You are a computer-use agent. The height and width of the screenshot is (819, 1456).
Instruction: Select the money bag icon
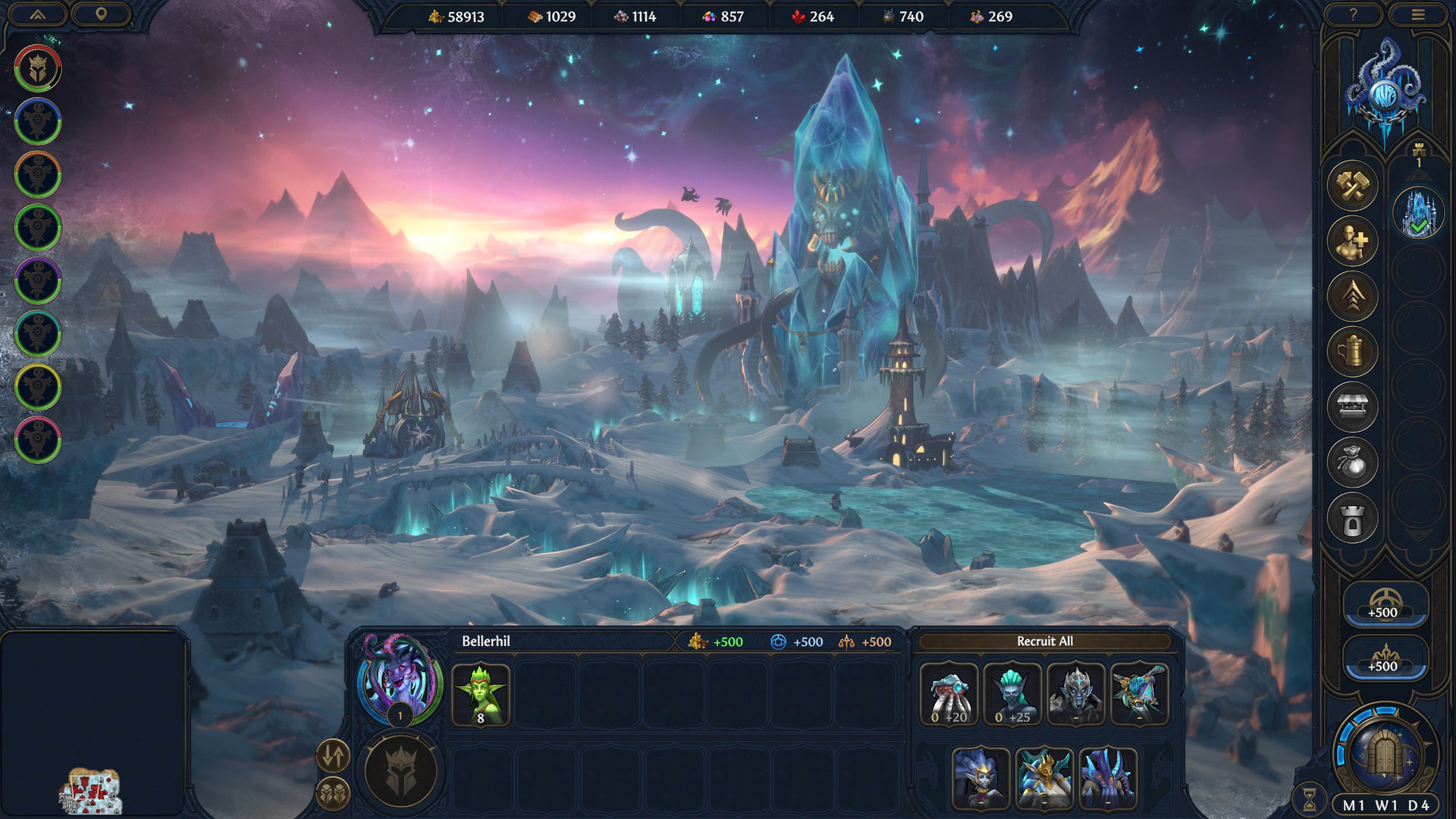click(1352, 463)
